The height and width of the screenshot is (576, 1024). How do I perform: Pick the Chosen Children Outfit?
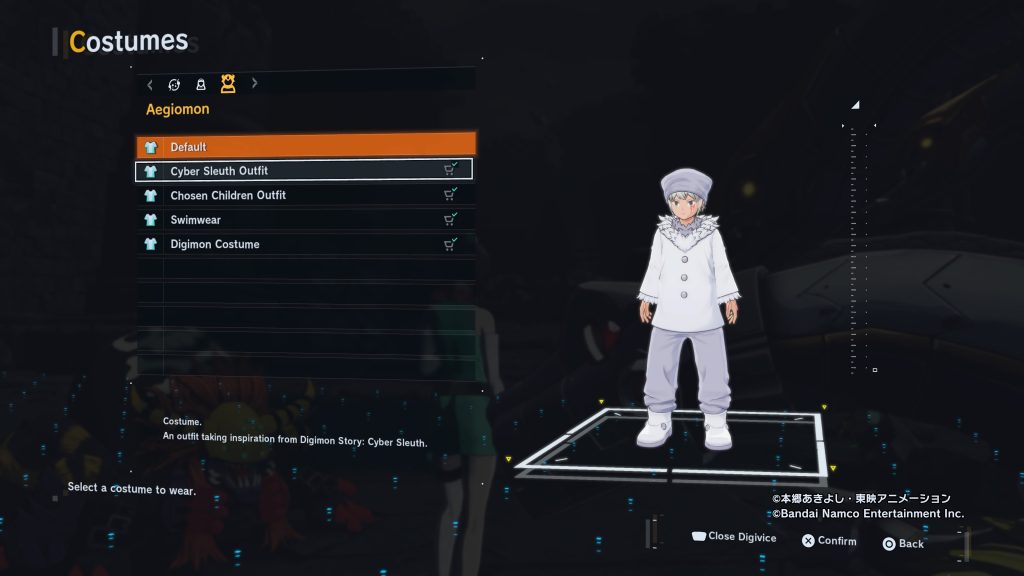pos(305,195)
